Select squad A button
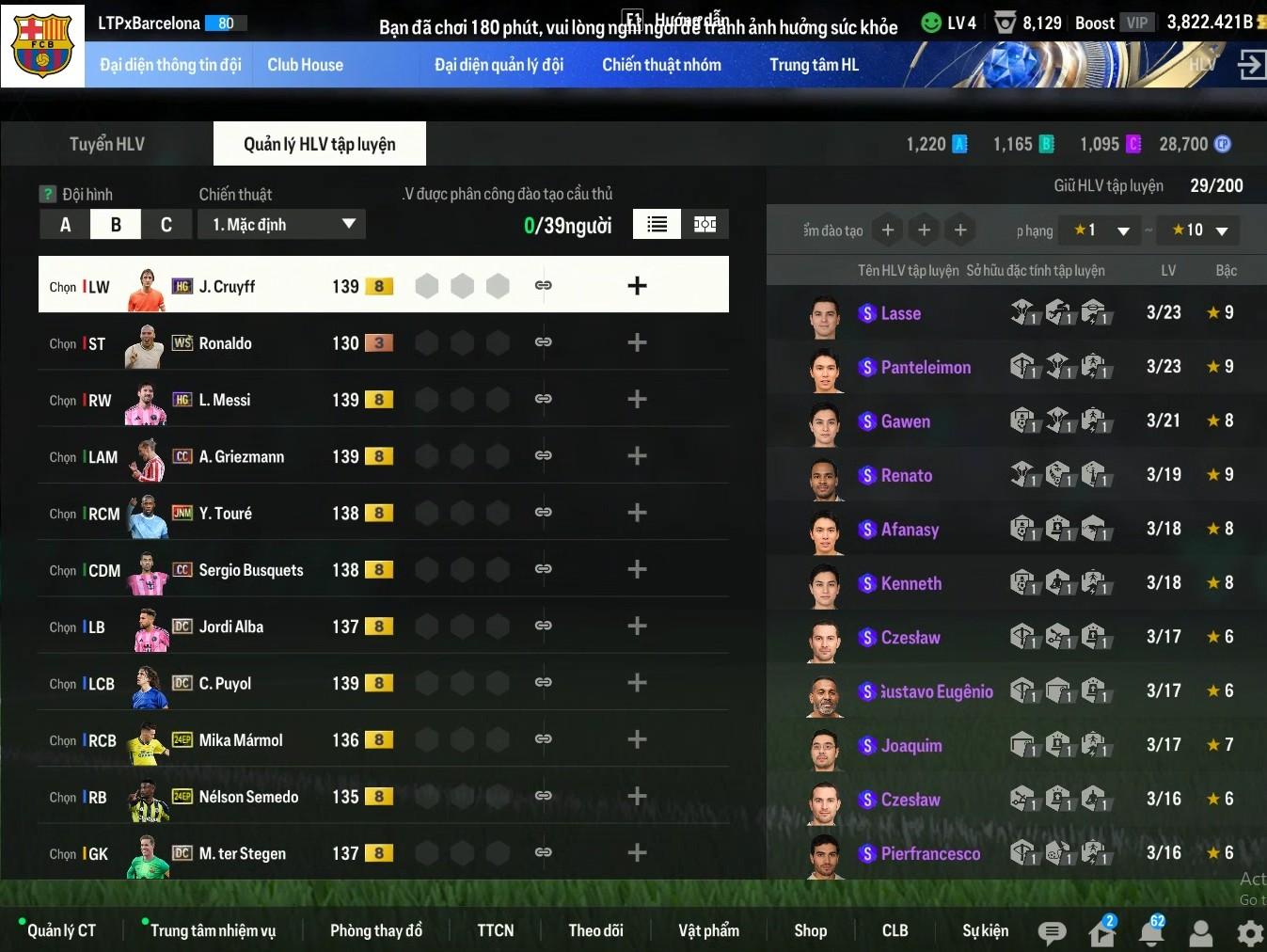 (x=65, y=225)
